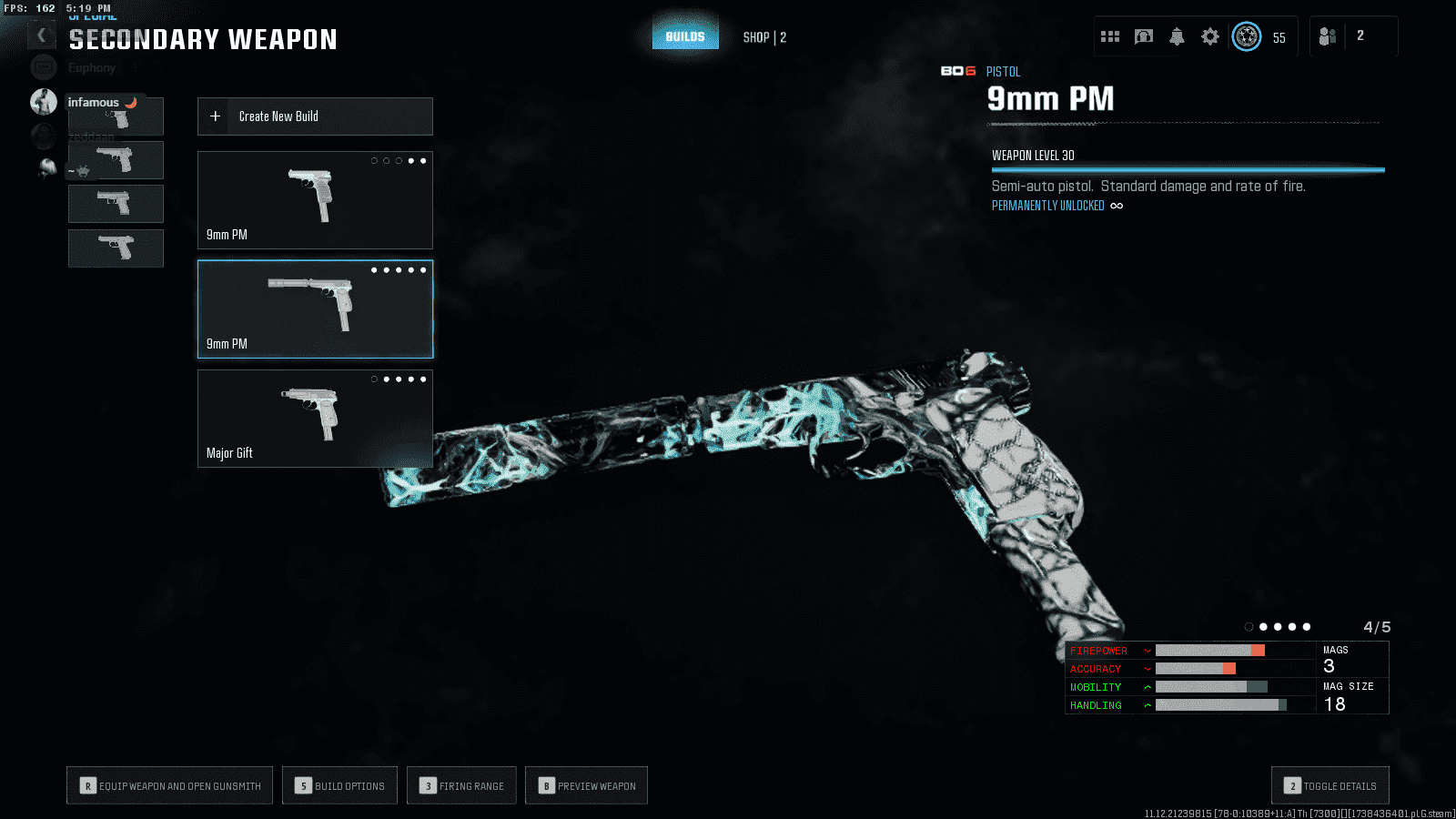Screen dimensions: 1456x819
Task: Go back using the top-left arrow
Action: (x=41, y=35)
